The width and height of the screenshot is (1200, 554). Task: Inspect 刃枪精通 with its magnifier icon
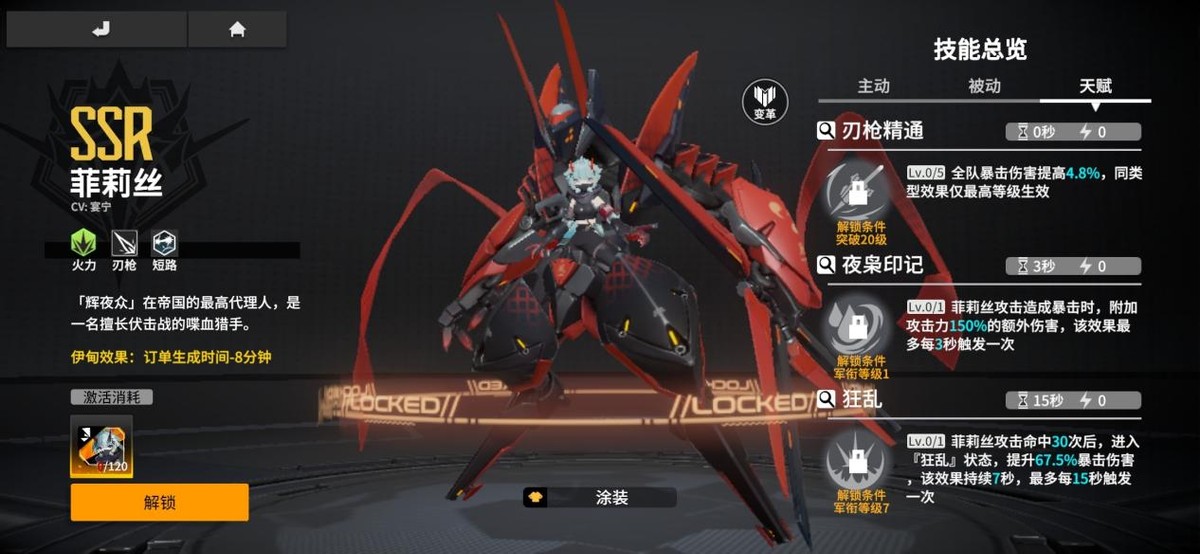point(827,130)
